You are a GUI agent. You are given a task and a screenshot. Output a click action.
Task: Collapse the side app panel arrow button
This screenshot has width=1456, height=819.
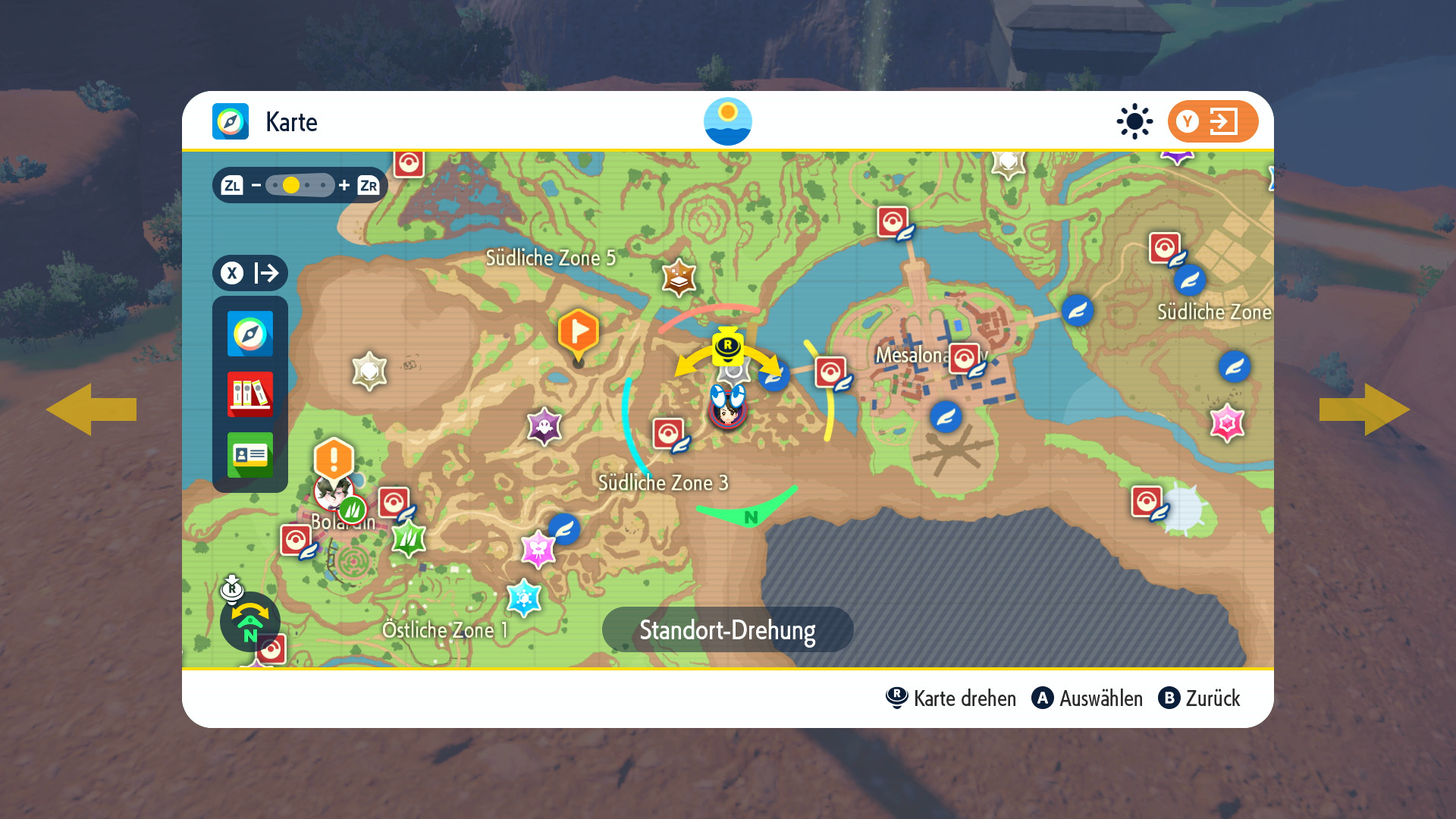249,273
